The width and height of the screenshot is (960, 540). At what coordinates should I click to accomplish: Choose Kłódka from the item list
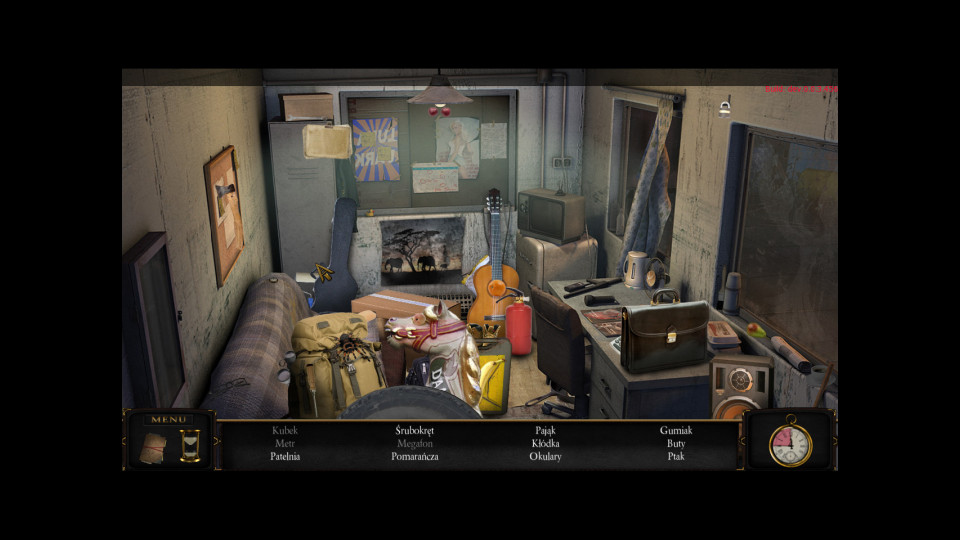click(x=545, y=444)
